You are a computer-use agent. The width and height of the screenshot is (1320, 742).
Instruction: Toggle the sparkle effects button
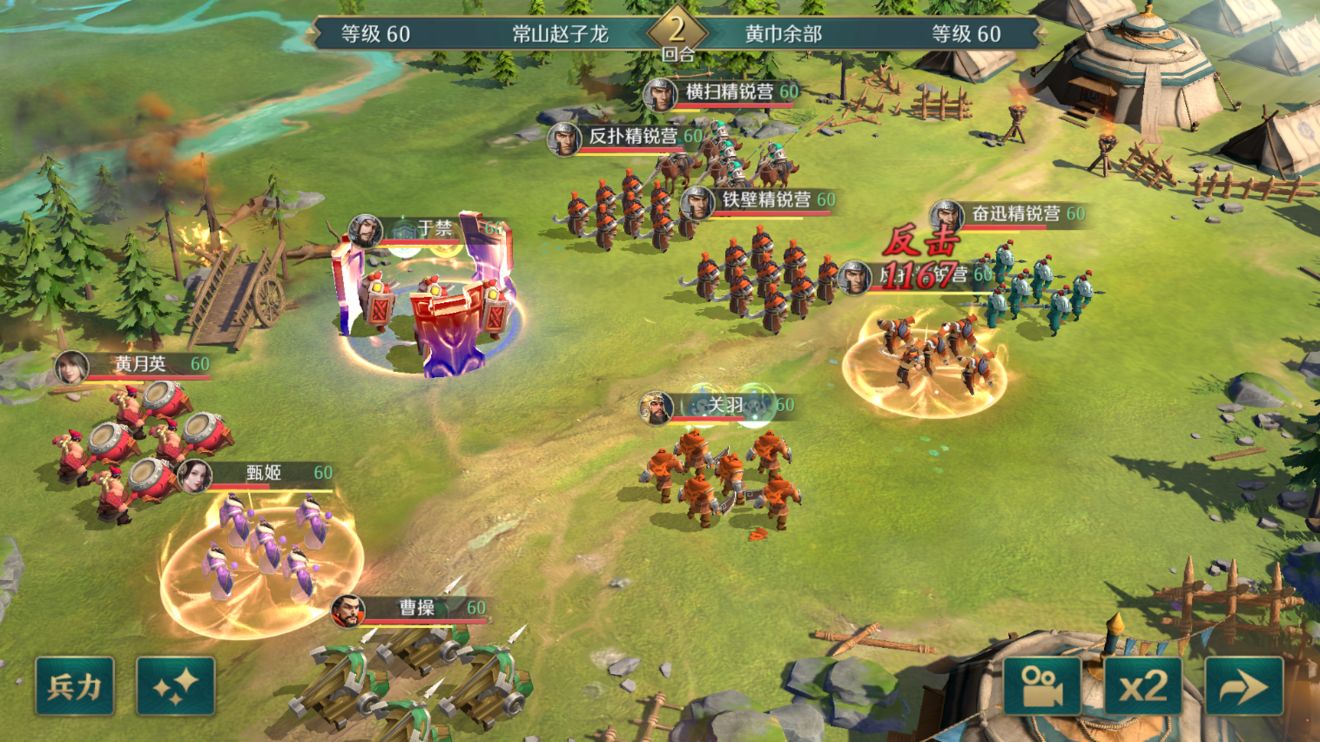pos(176,686)
